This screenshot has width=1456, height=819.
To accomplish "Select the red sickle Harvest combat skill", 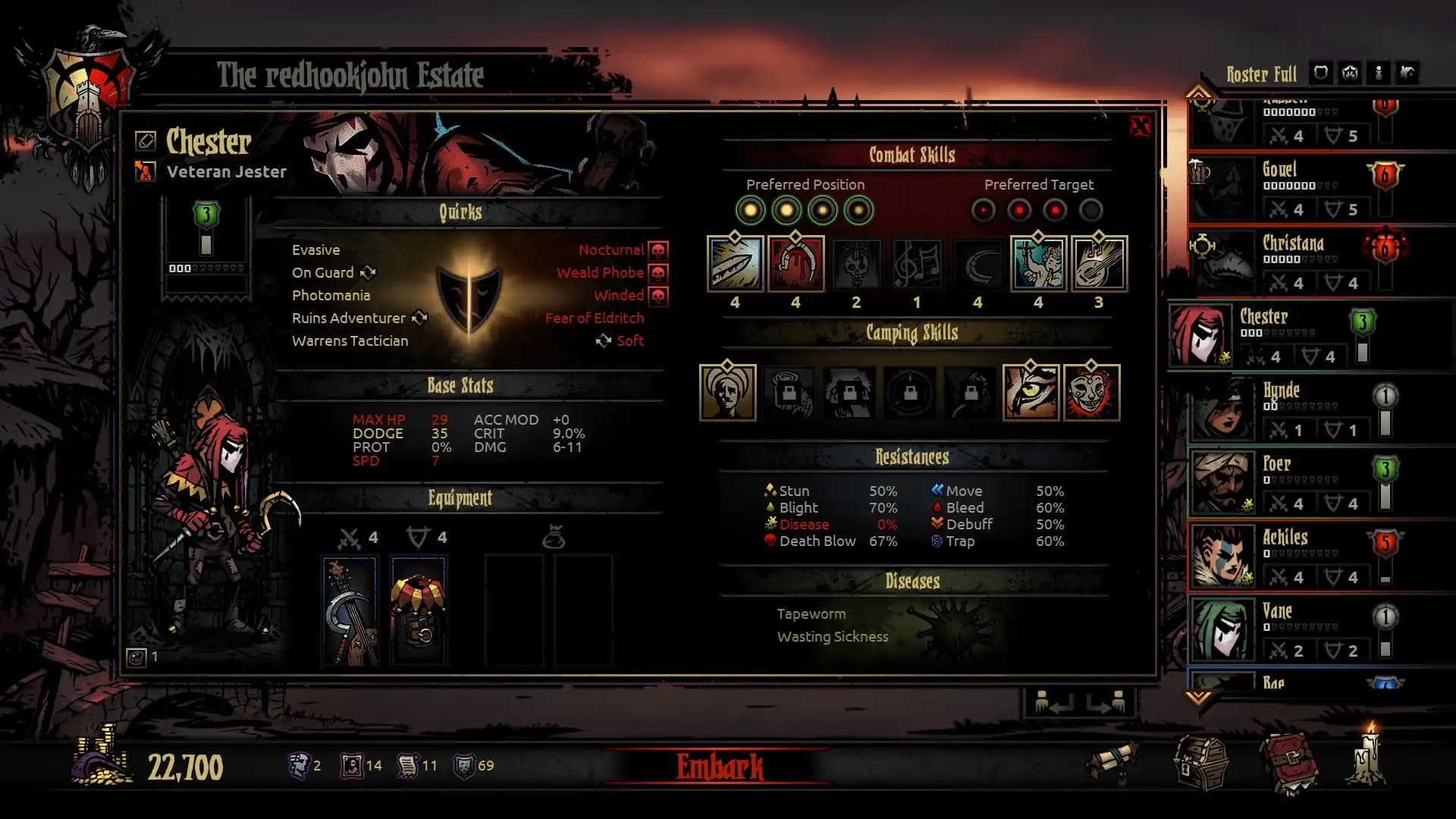I will 795,263.
